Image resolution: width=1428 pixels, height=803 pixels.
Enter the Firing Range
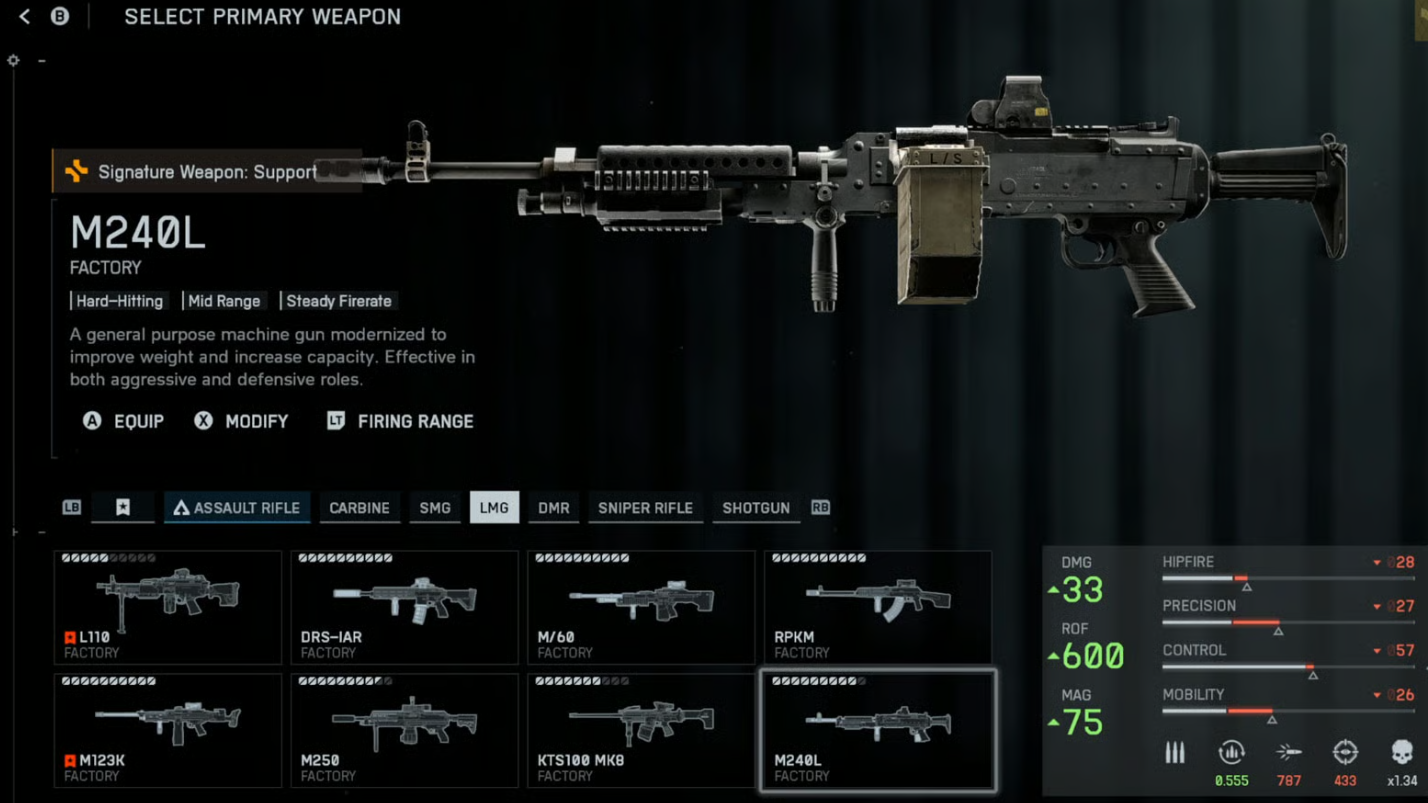click(x=401, y=421)
